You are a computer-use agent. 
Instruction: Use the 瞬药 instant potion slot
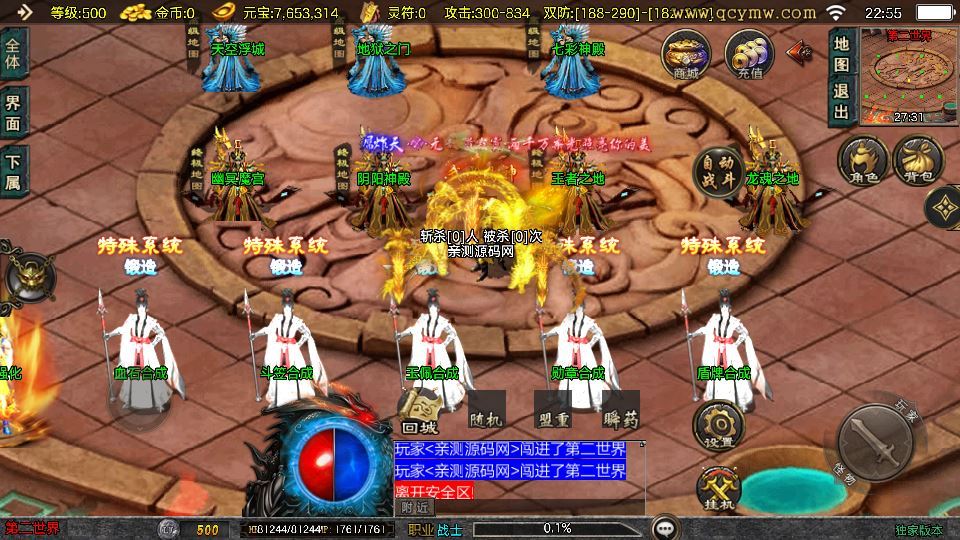619,411
